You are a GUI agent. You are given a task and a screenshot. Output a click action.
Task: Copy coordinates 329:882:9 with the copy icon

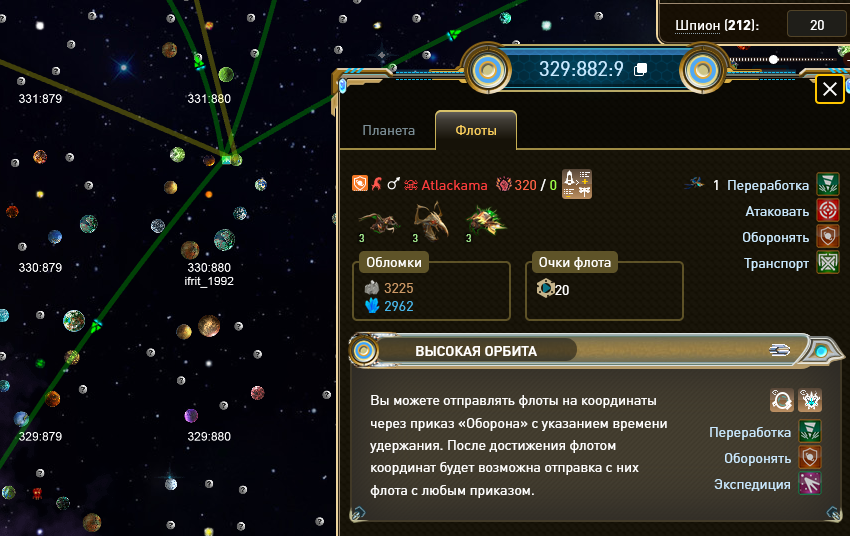coord(641,69)
